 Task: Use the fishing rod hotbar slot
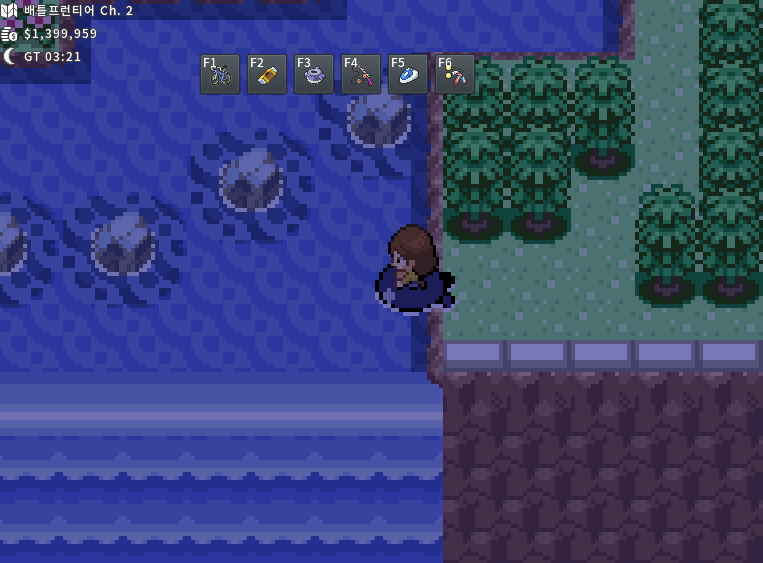click(361, 74)
